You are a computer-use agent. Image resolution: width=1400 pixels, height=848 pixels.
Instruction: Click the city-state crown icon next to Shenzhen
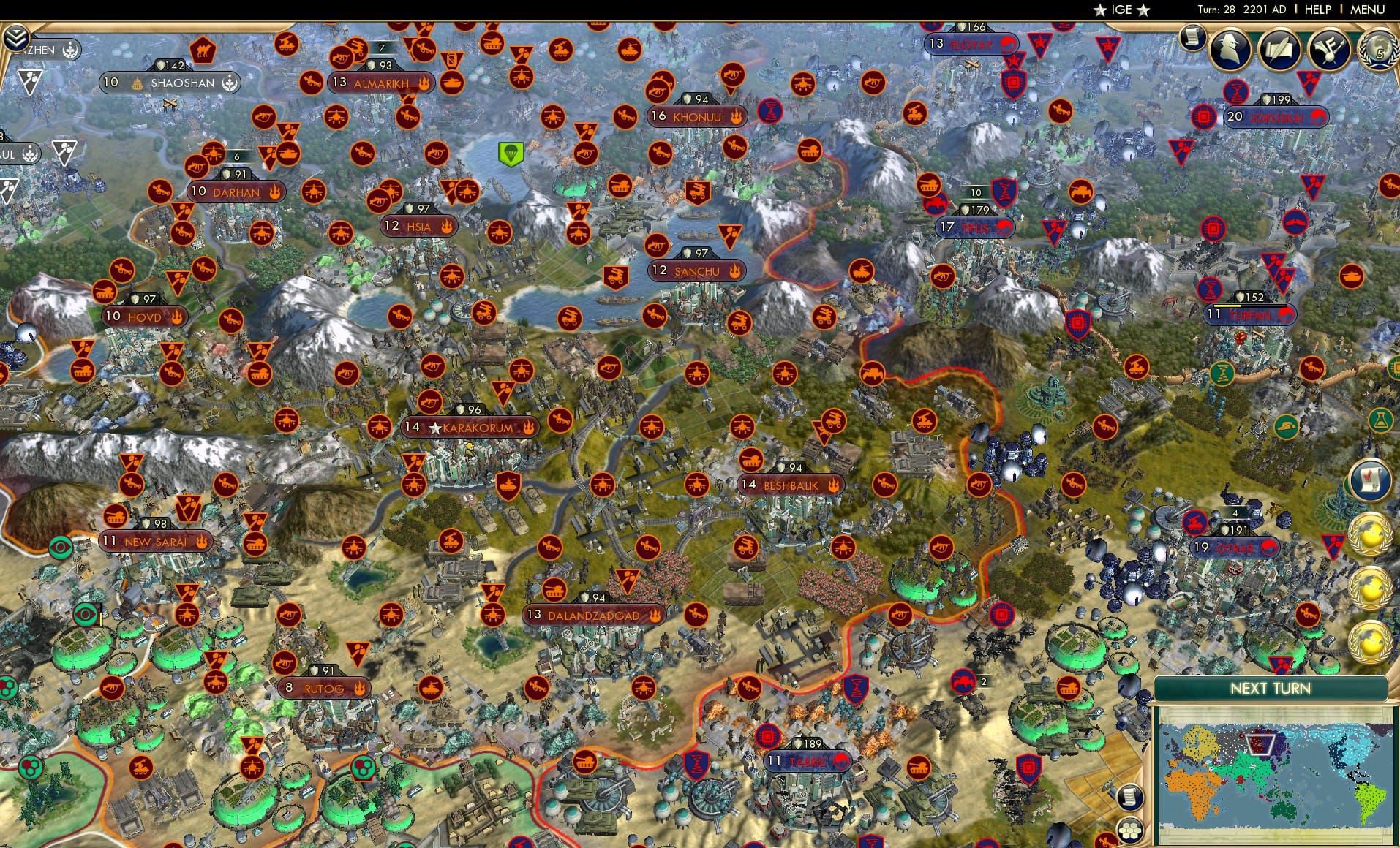click(x=71, y=50)
